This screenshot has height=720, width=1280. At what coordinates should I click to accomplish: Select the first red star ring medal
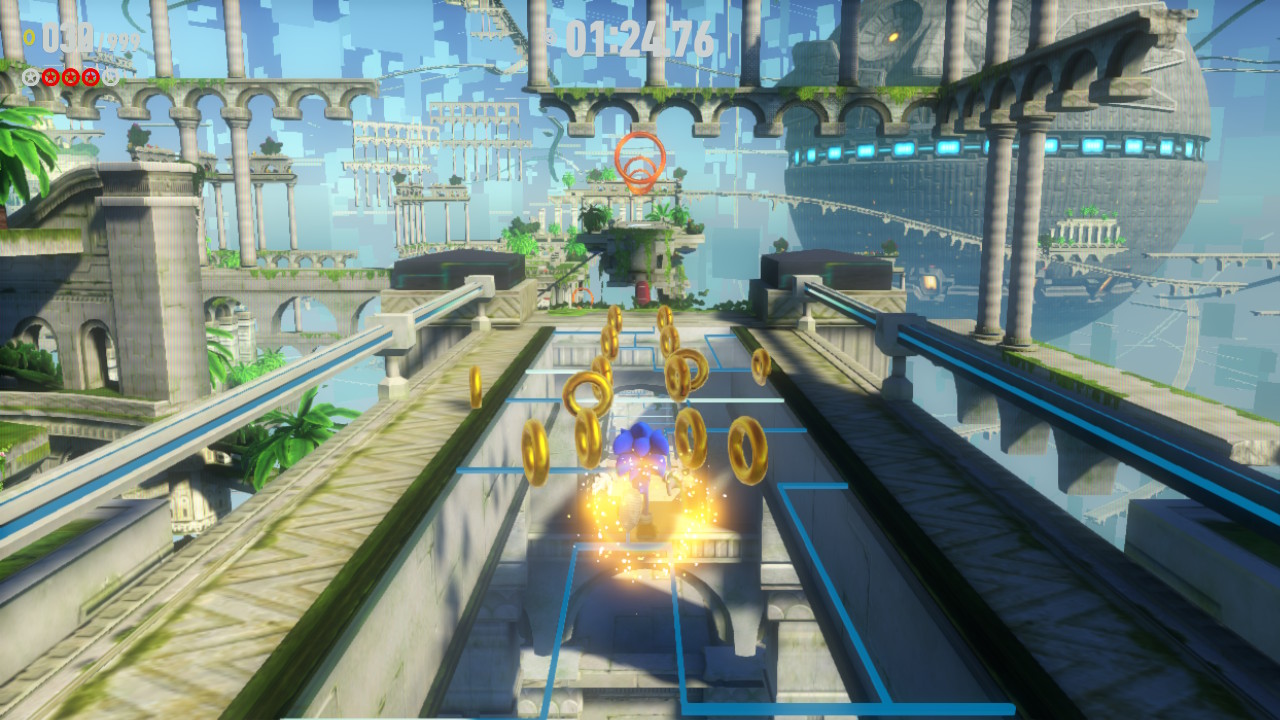[x=49, y=76]
